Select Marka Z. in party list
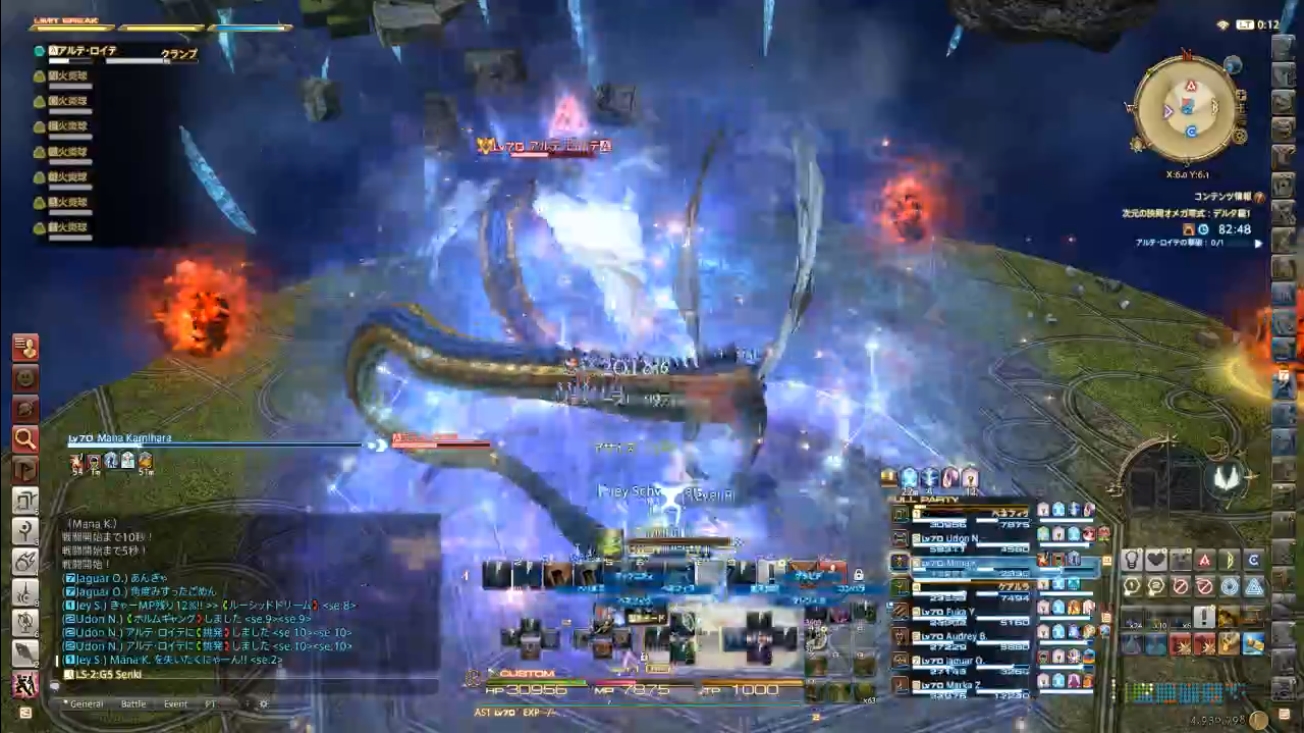Image resolution: width=1304 pixels, height=733 pixels. [960, 685]
